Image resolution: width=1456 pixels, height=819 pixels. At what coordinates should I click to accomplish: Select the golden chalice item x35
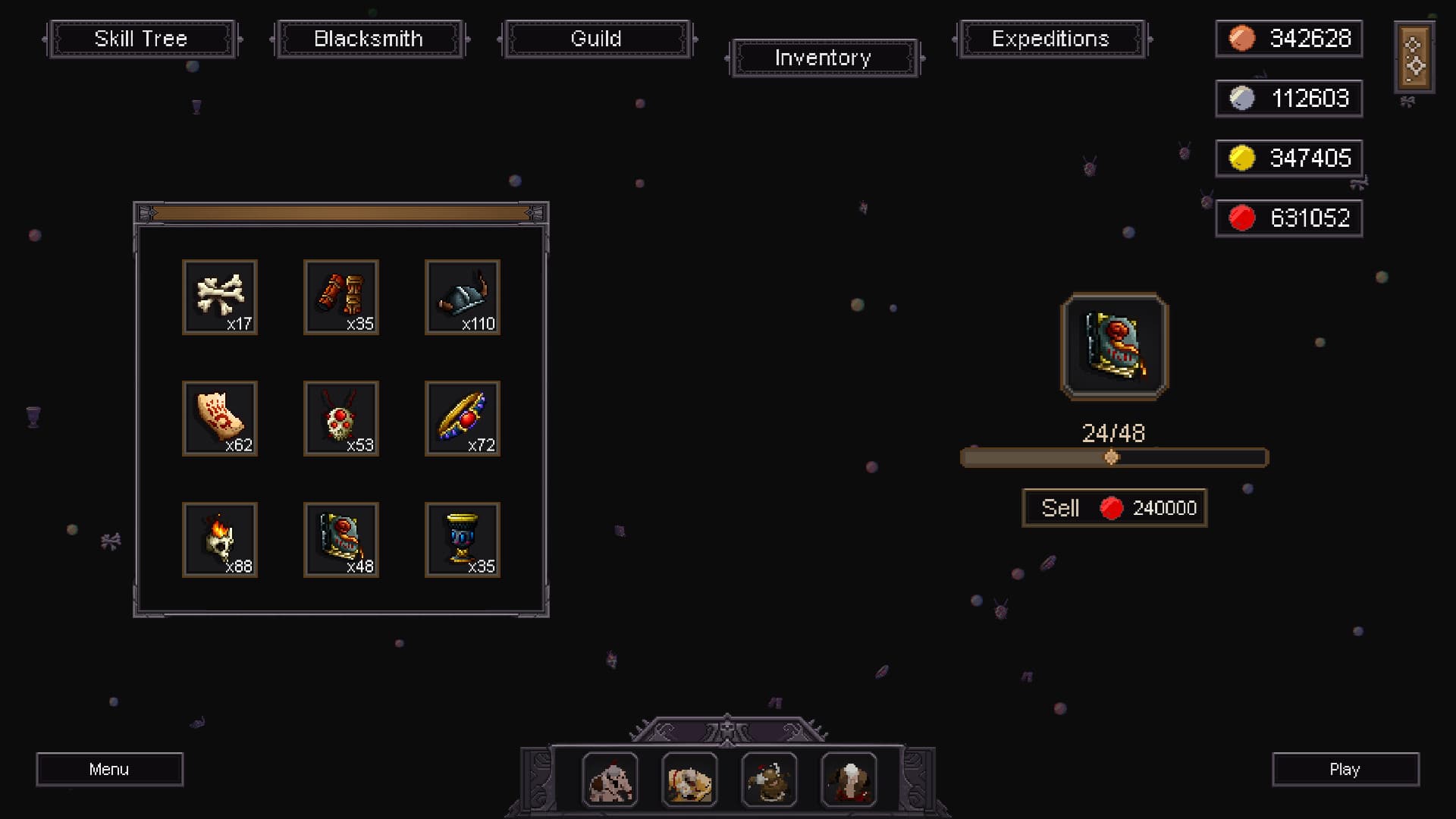click(x=462, y=540)
